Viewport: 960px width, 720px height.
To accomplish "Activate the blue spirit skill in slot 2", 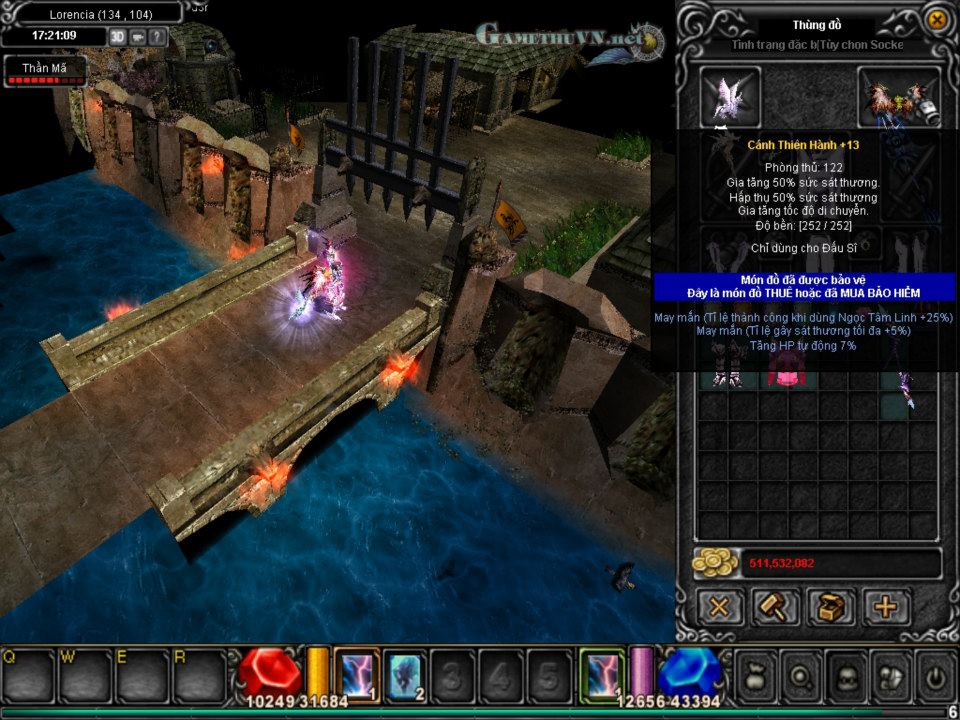I will pos(405,674).
